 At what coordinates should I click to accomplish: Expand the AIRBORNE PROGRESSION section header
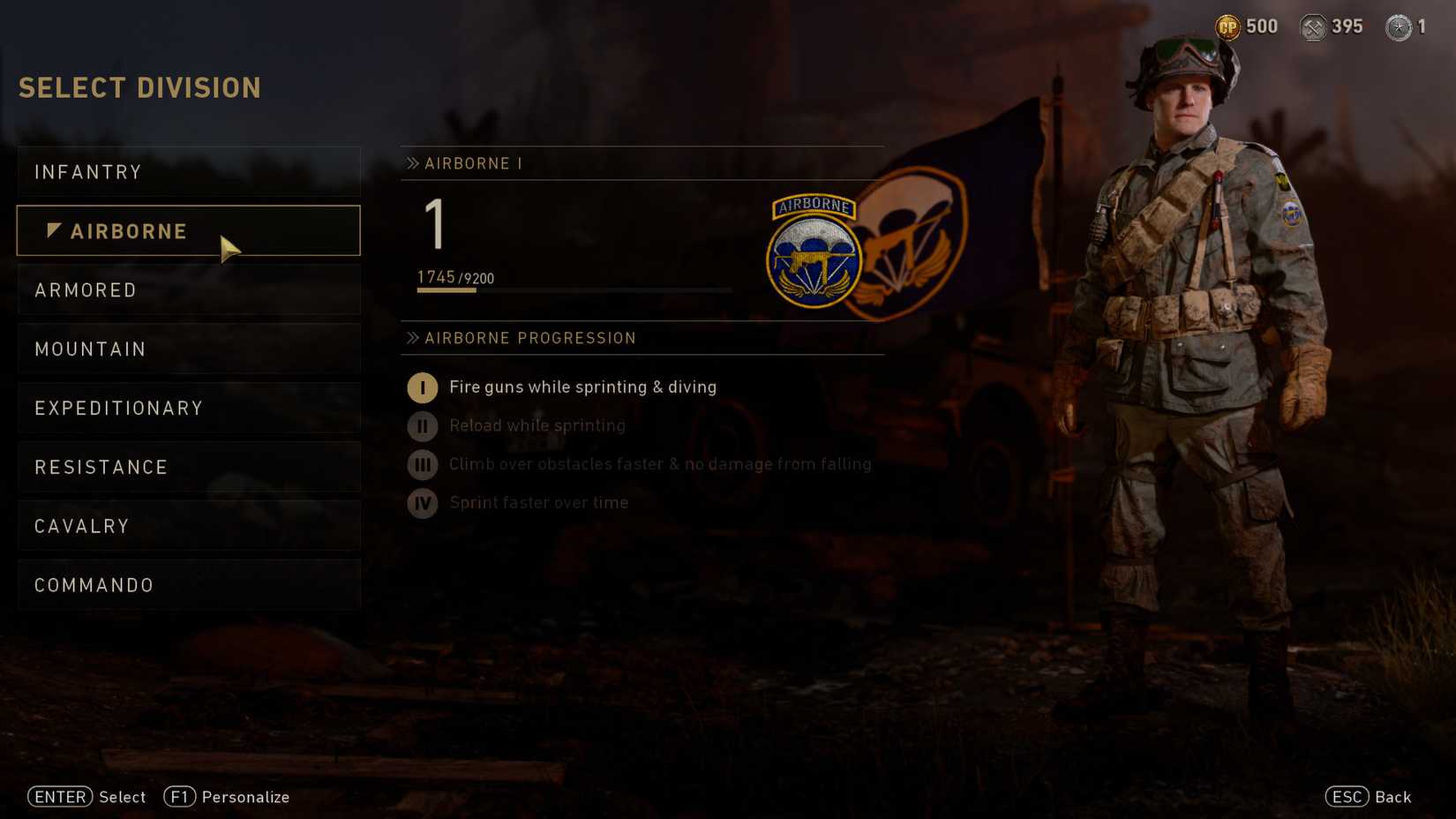(529, 338)
